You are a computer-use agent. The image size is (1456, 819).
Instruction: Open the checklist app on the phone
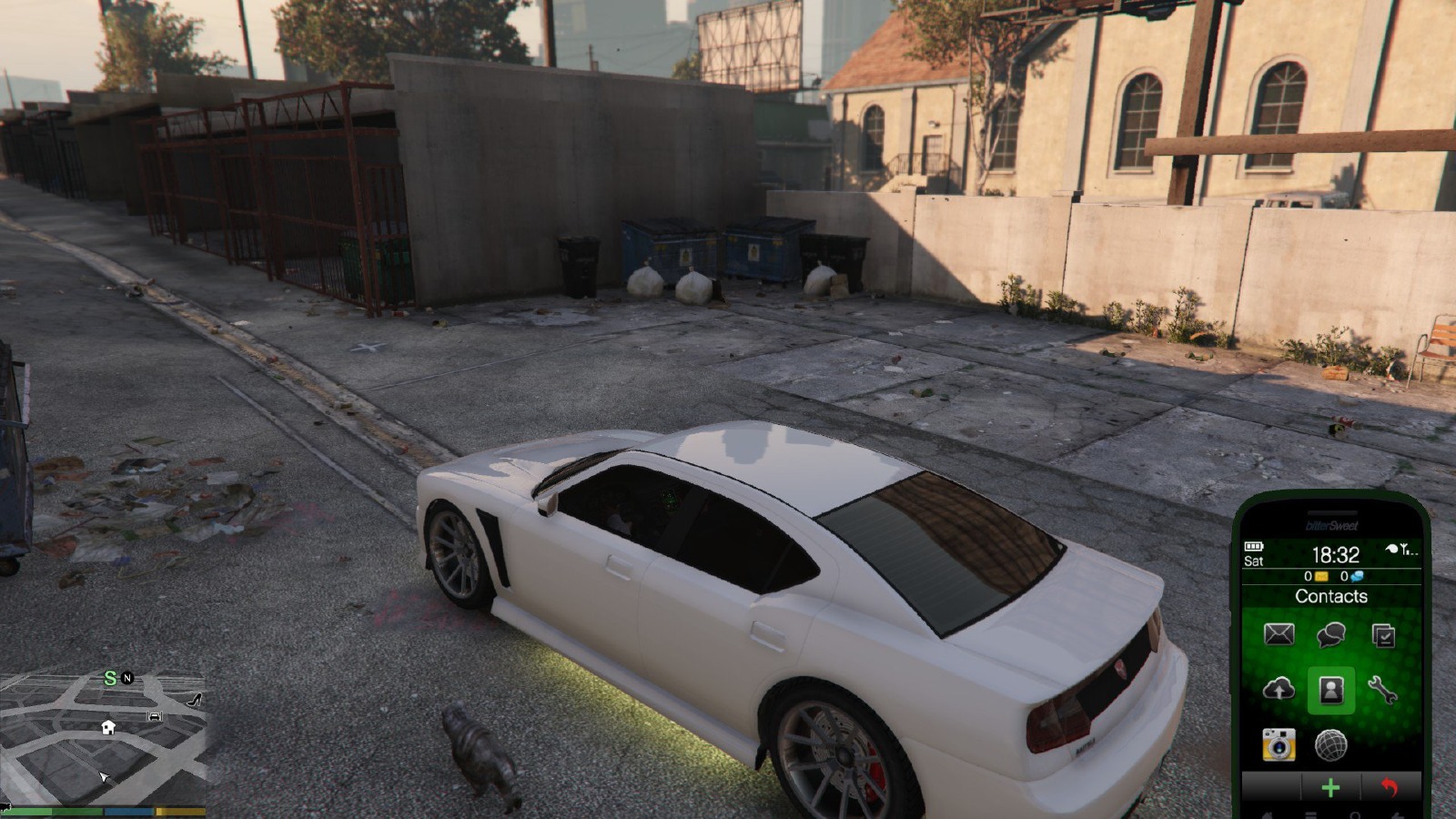(x=1382, y=635)
